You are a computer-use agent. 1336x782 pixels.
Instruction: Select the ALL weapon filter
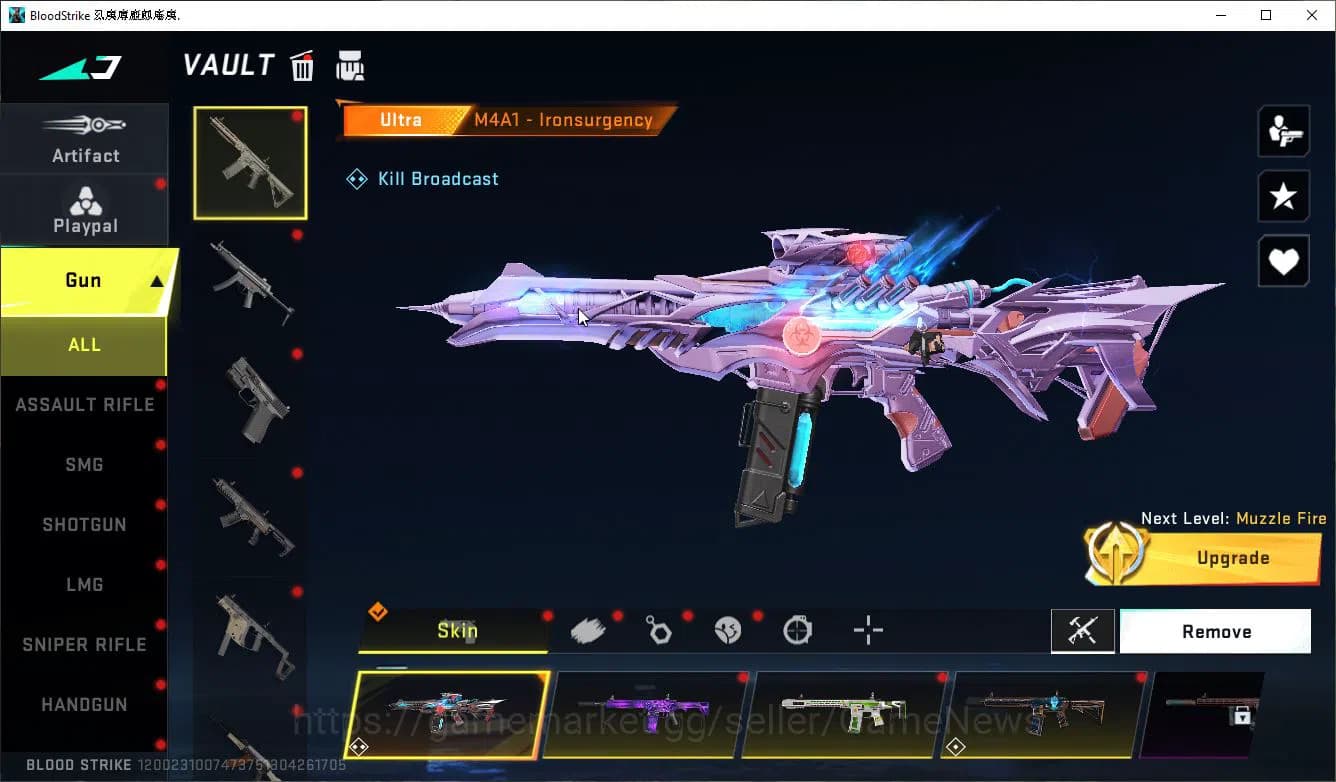tap(84, 344)
